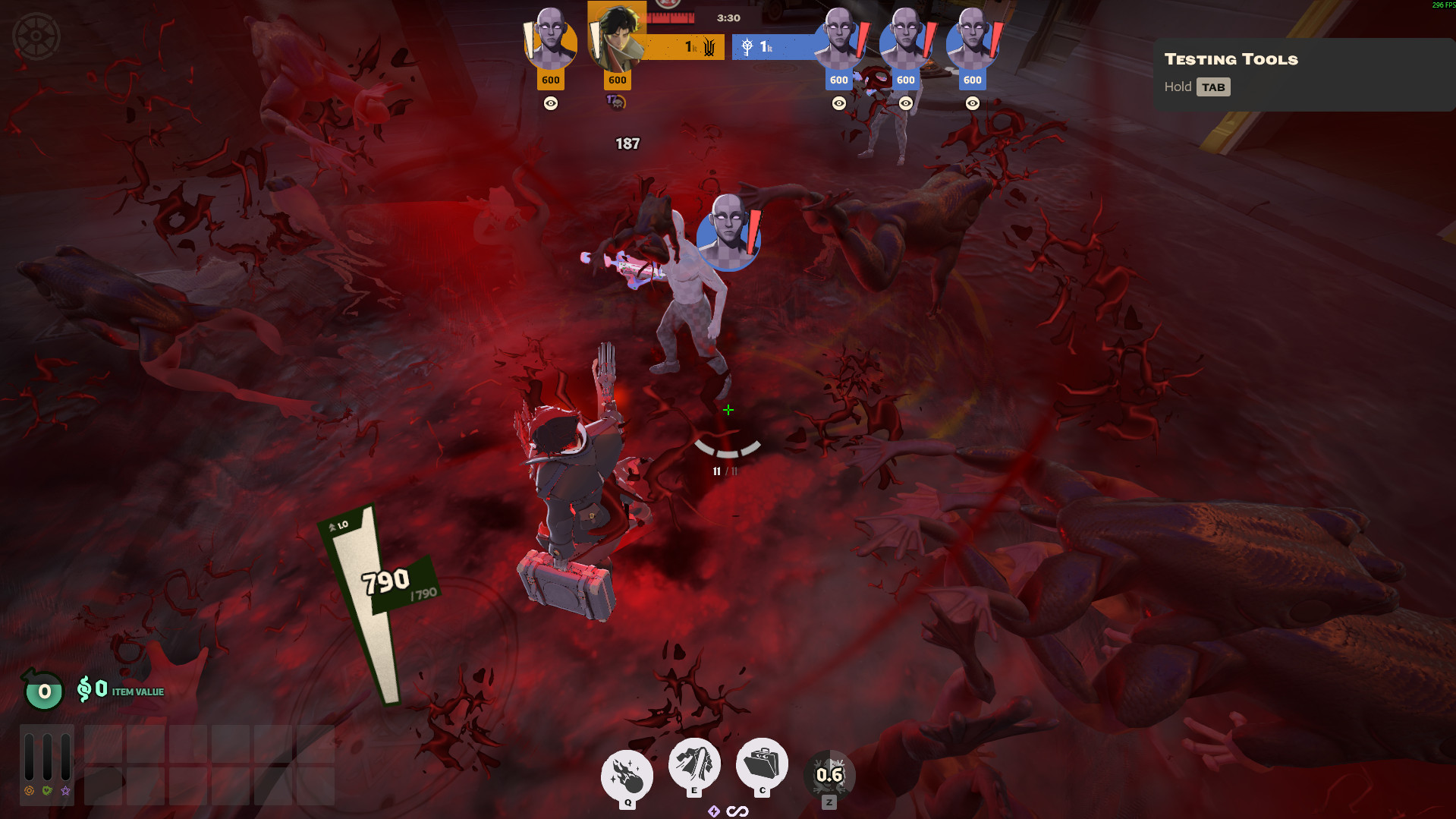
Task: Click the green vitality stat icon
Action: point(47,791)
